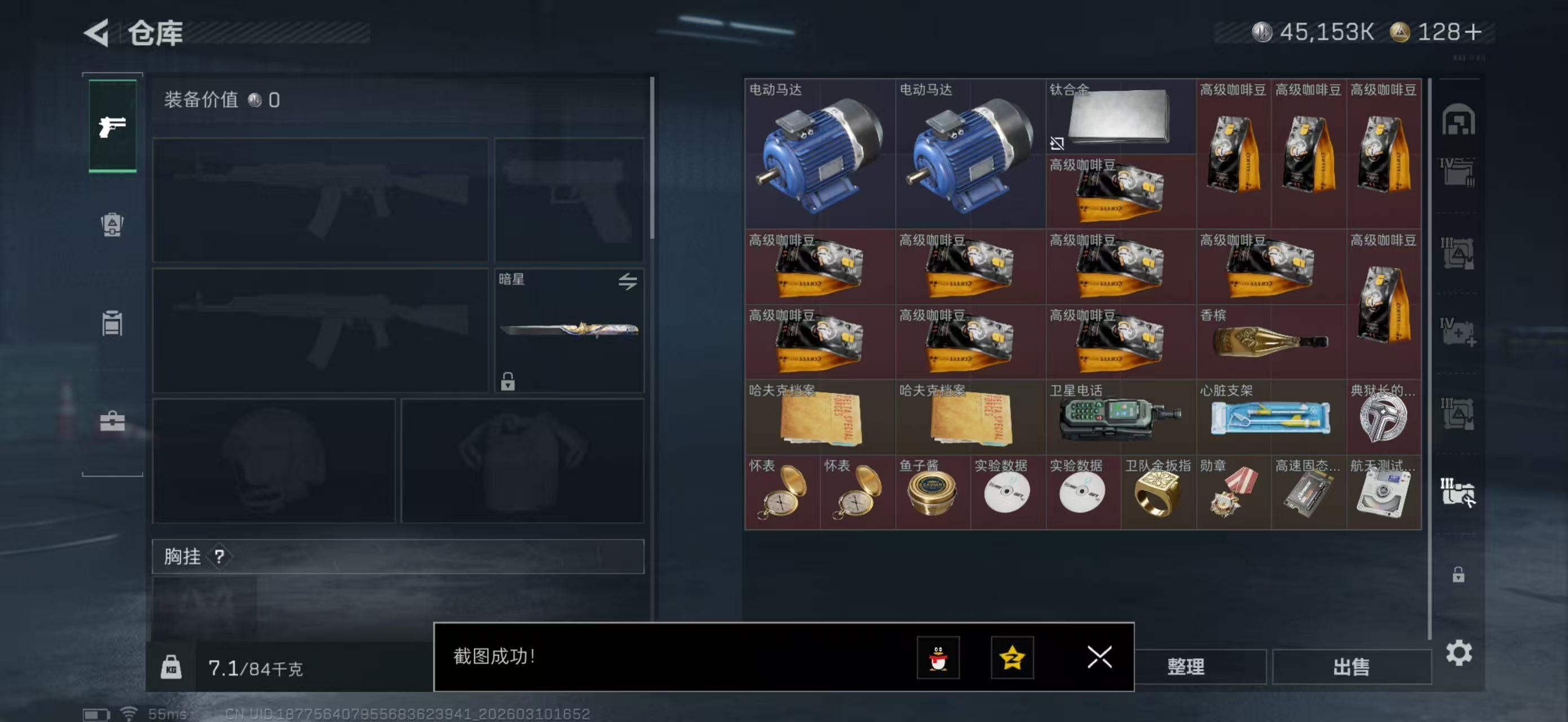Open the 胸挂 help question mark
The height and width of the screenshot is (722, 1568).
tap(219, 556)
